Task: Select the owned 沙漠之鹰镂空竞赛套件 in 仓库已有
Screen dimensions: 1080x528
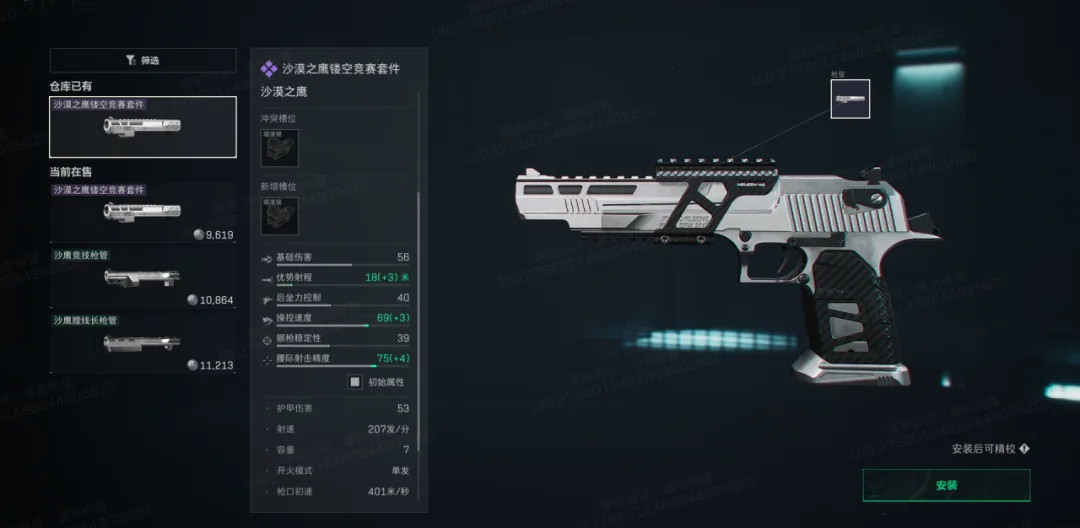Action: click(143, 127)
